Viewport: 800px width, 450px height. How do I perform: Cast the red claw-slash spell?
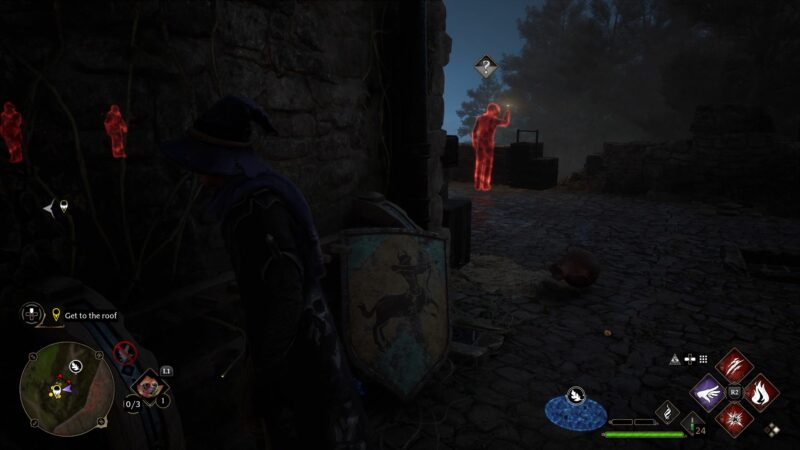click(x=735, y=363)
